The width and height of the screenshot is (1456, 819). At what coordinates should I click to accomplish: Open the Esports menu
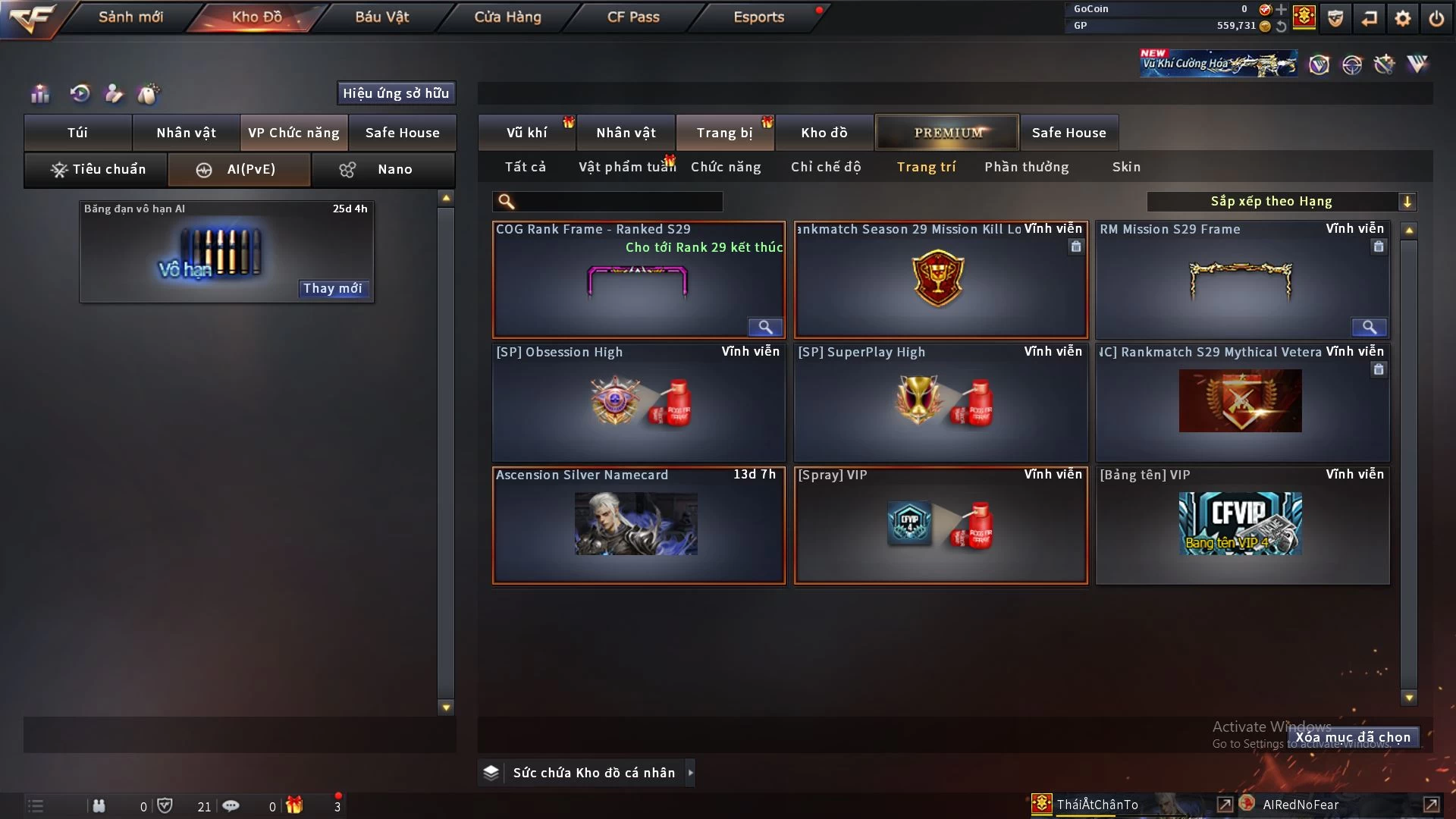(x=758, y=17)
